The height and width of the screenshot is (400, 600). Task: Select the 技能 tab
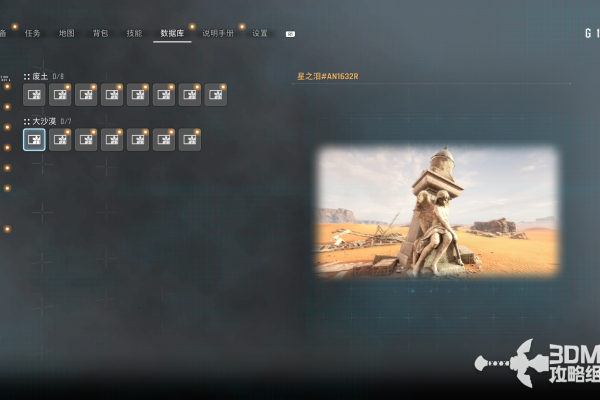pyautogui.click(x=134, y=33)
